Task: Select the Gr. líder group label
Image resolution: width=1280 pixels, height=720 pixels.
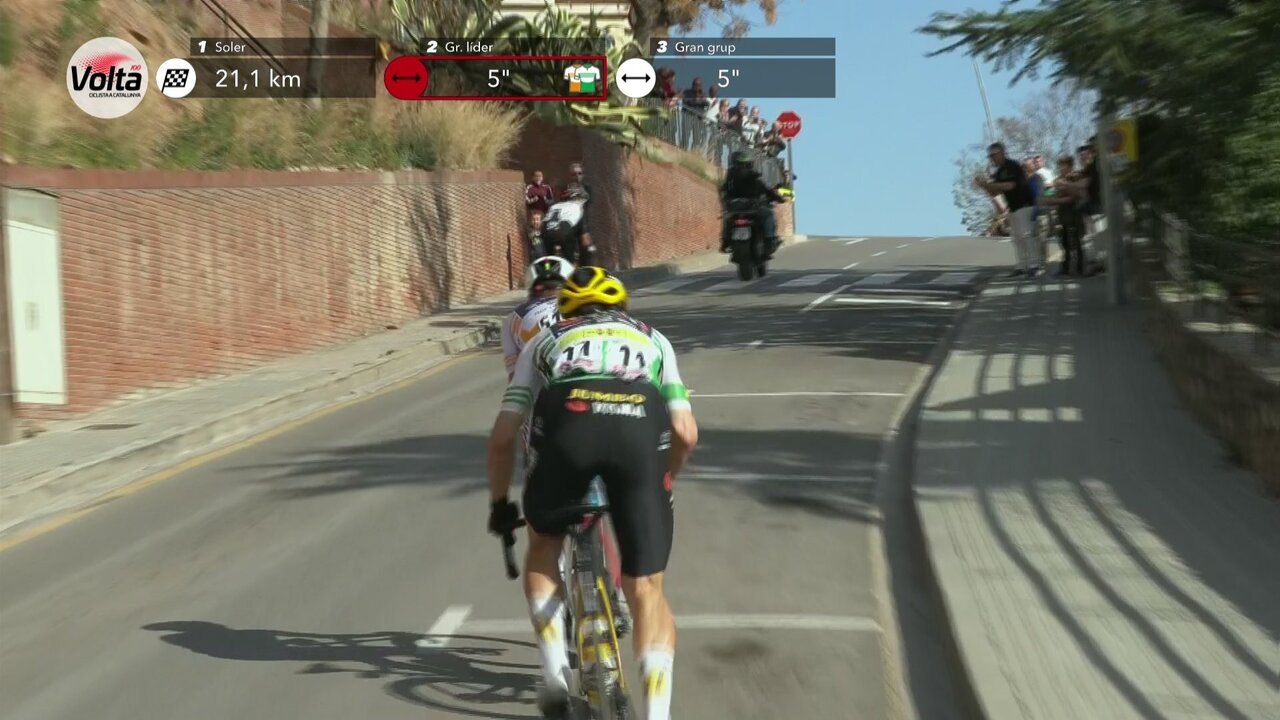Action: pyautogui.click(x=459, y=47)
